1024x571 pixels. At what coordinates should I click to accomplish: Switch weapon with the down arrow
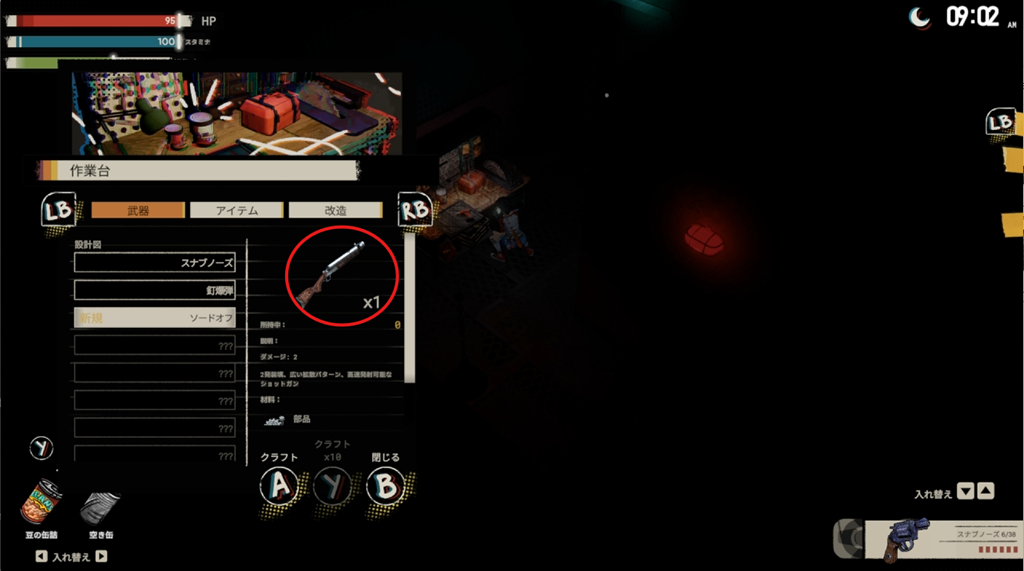click(x=965, y=492)
